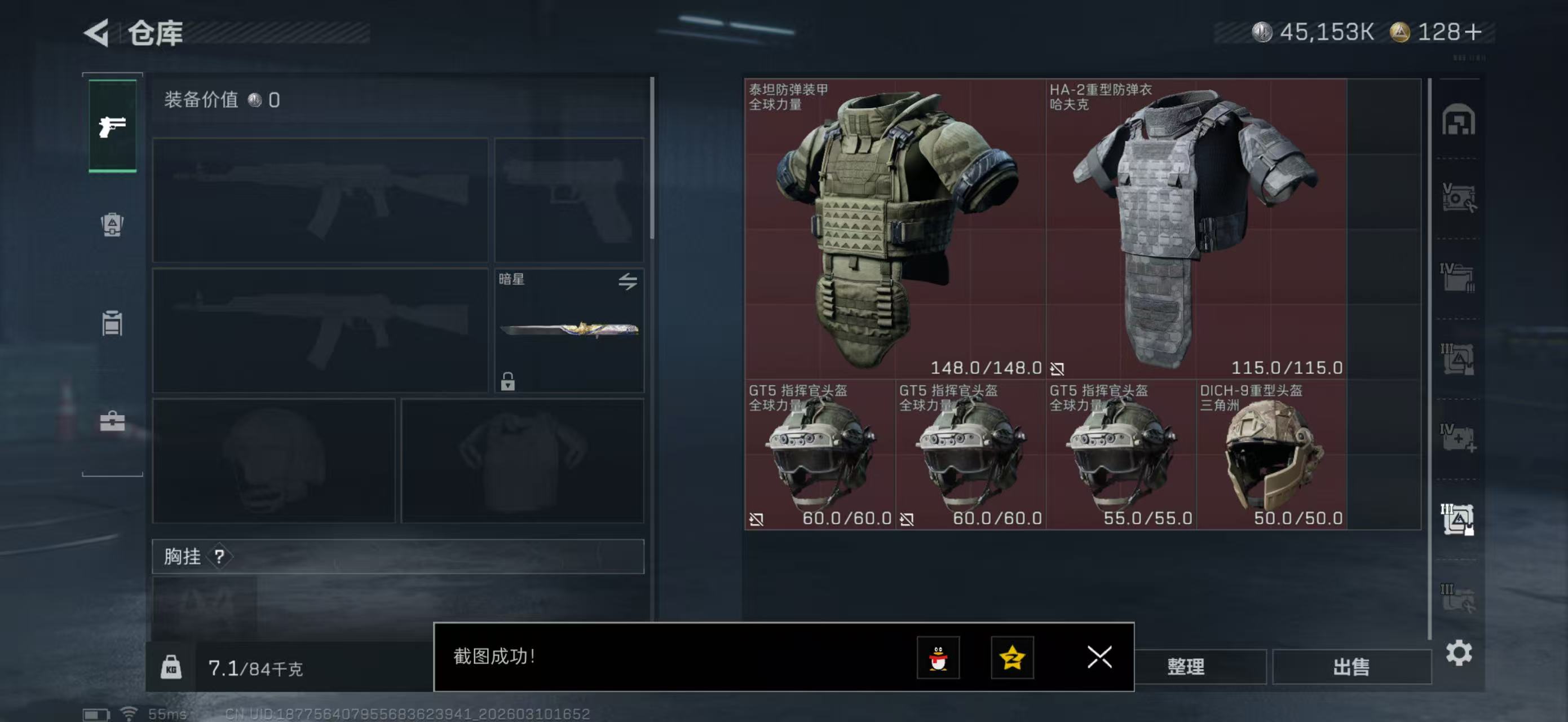Click 整理 to sort the warehouse
Screen dimensions: 1568x722
(1185, 667)
